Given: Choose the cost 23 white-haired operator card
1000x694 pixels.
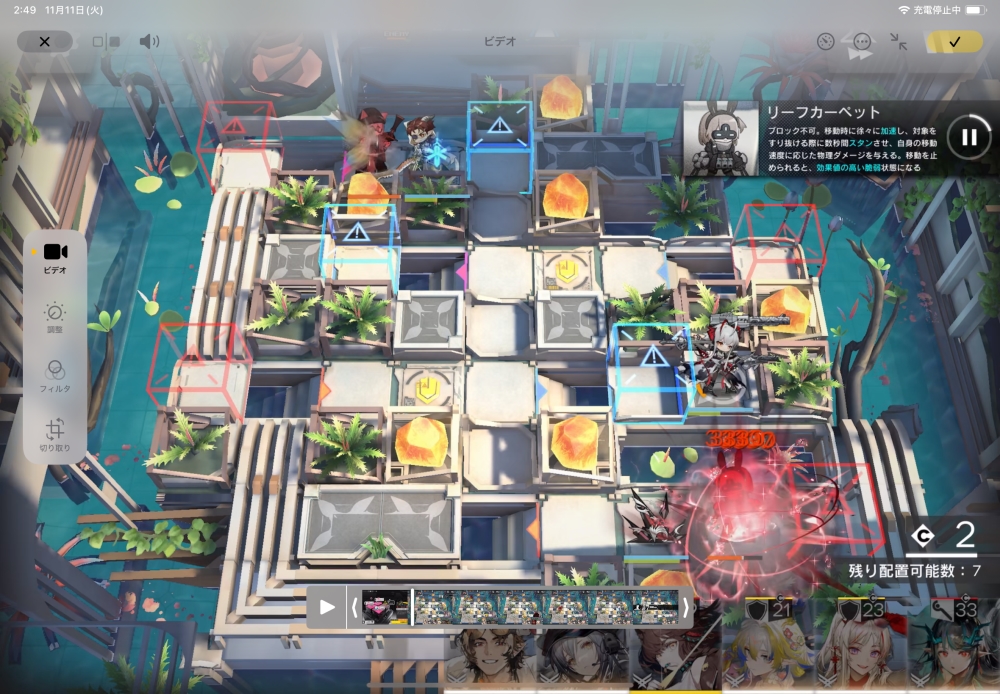Looking at the screenshot, I should [x=858, y=650].
